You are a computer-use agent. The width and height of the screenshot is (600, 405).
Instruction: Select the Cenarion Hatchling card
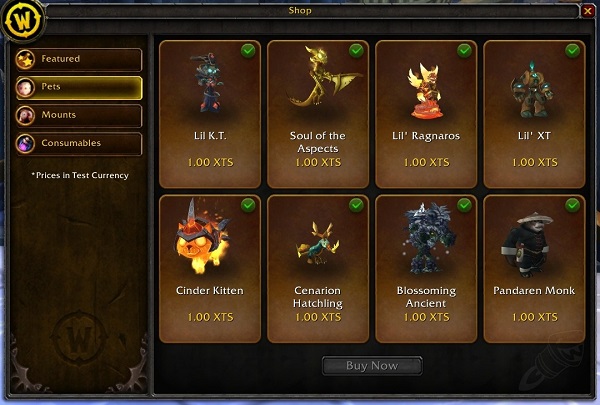(317, 268)
